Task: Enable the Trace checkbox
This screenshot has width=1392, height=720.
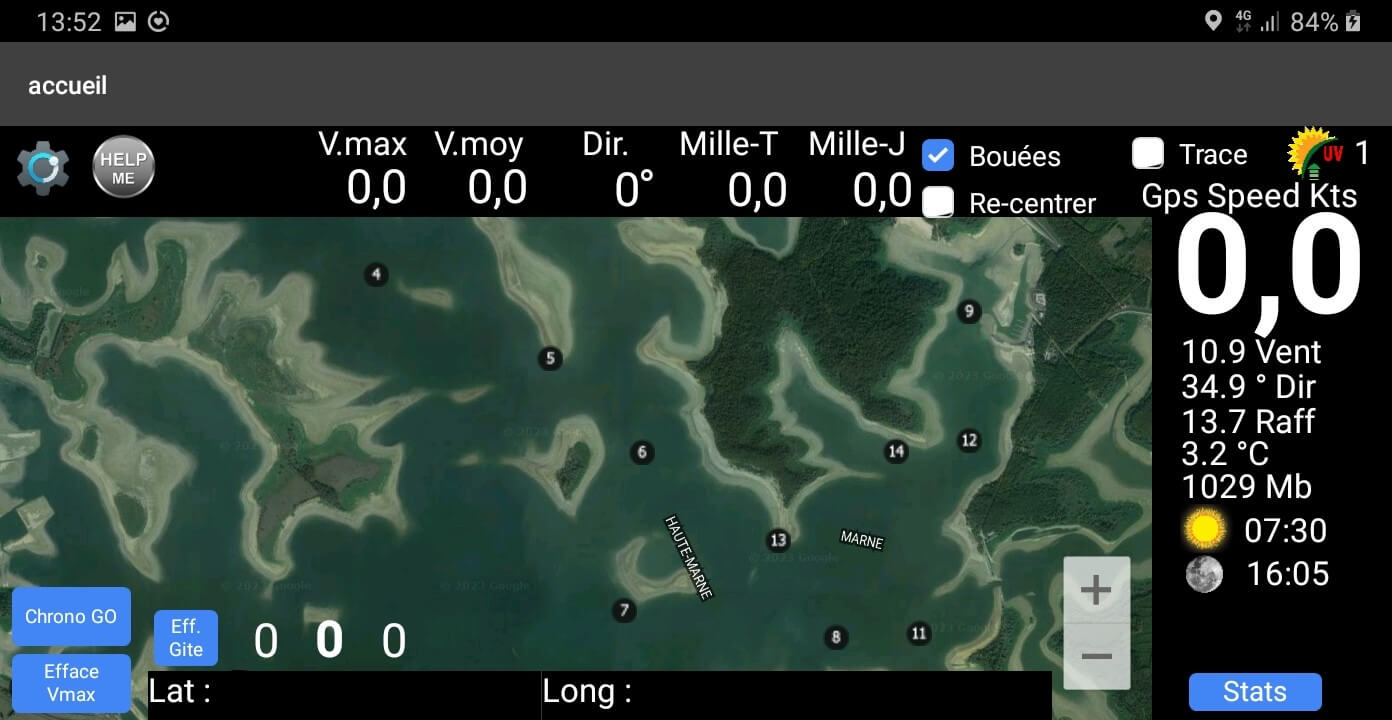Action: pos(1147,153)
